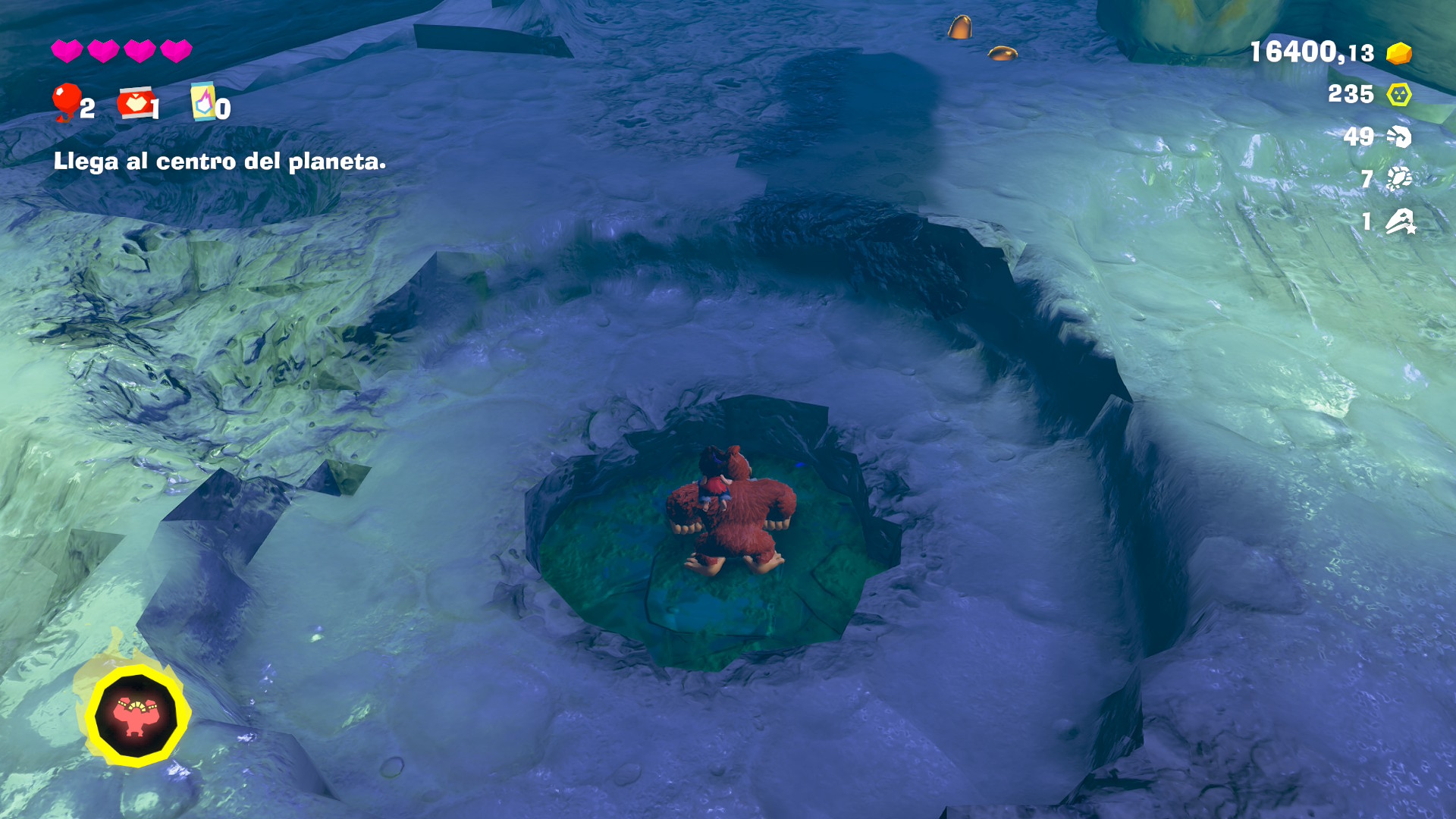Click the yellow hexagonal chip icon
The image size is (1456, 819).
pyautogui.click(x=1398, y=95)
